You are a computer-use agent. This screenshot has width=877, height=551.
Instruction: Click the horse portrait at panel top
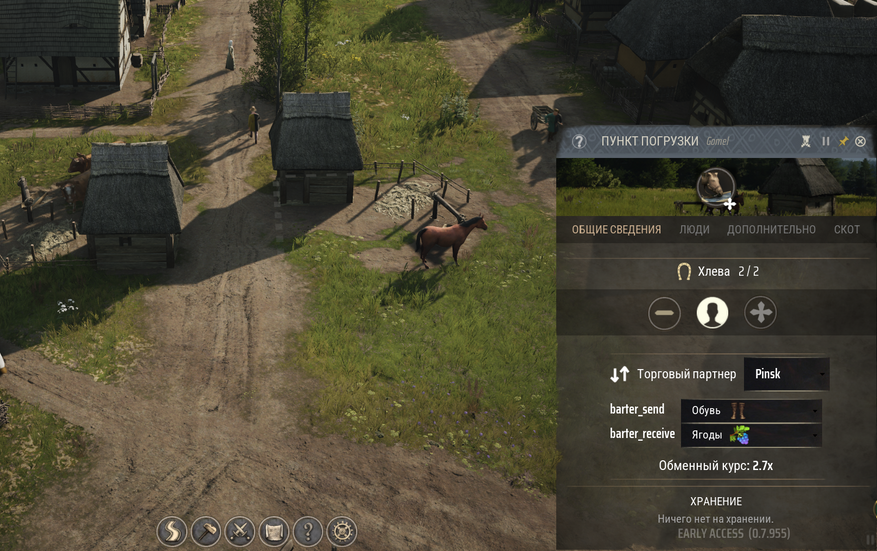[715, 185]
